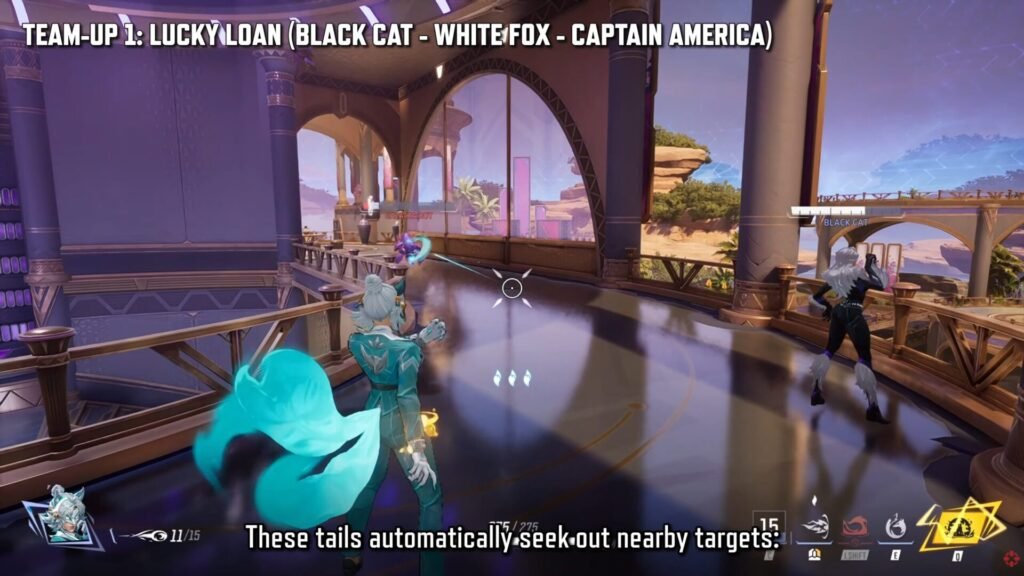Click White Fox's hero portrait
This screenshot has width=1024, height=576.
[64, 516]
